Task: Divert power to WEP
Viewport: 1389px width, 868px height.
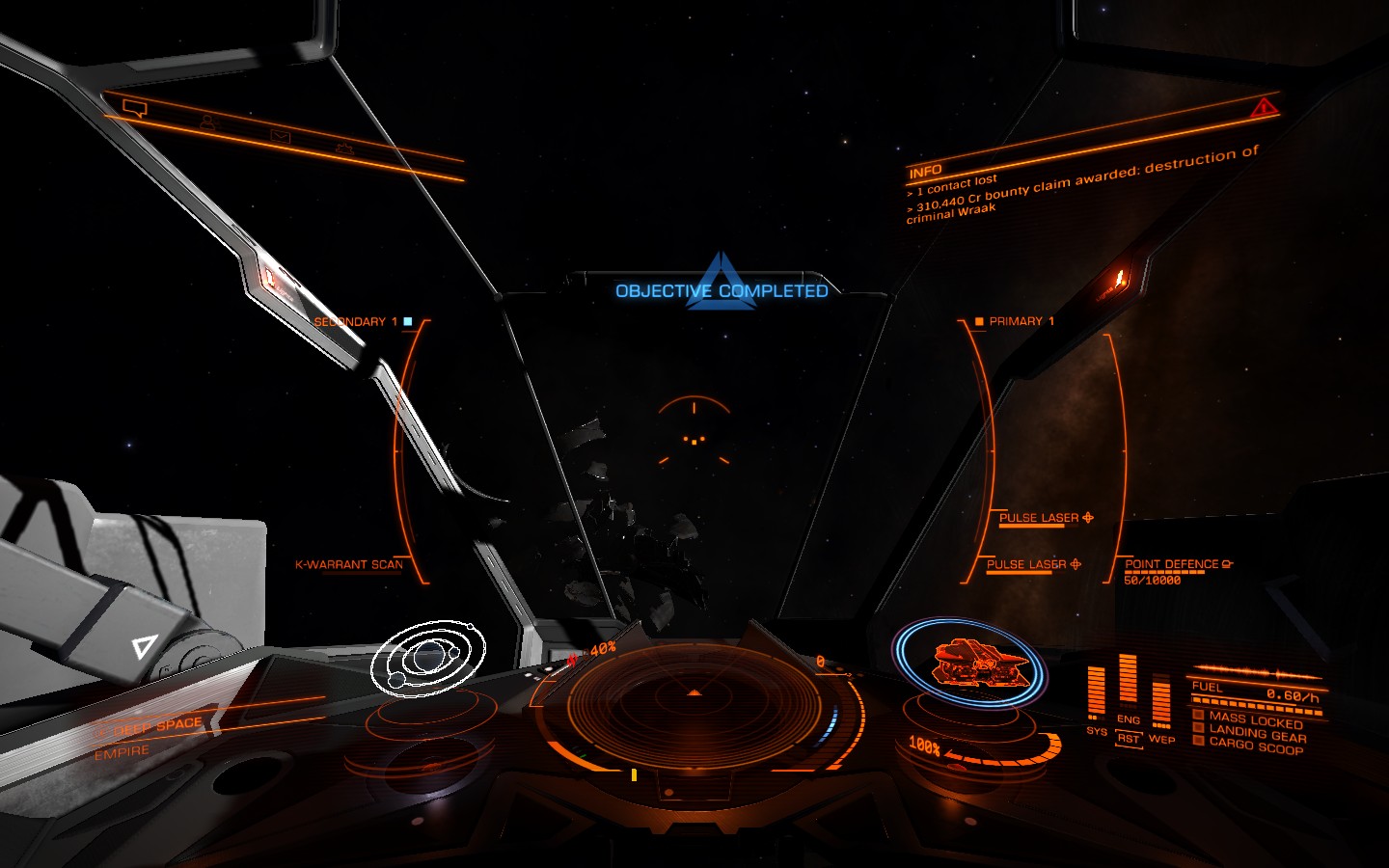Action: (x=1161, y=739)
